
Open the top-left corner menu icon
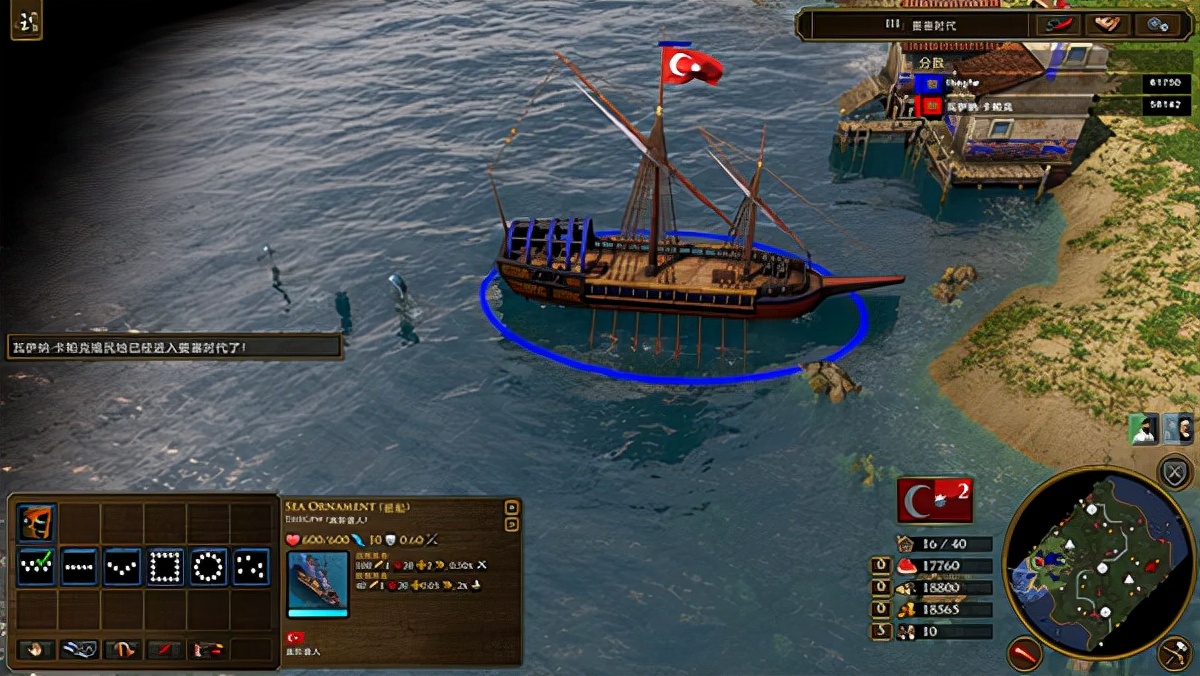click(26, 21)
